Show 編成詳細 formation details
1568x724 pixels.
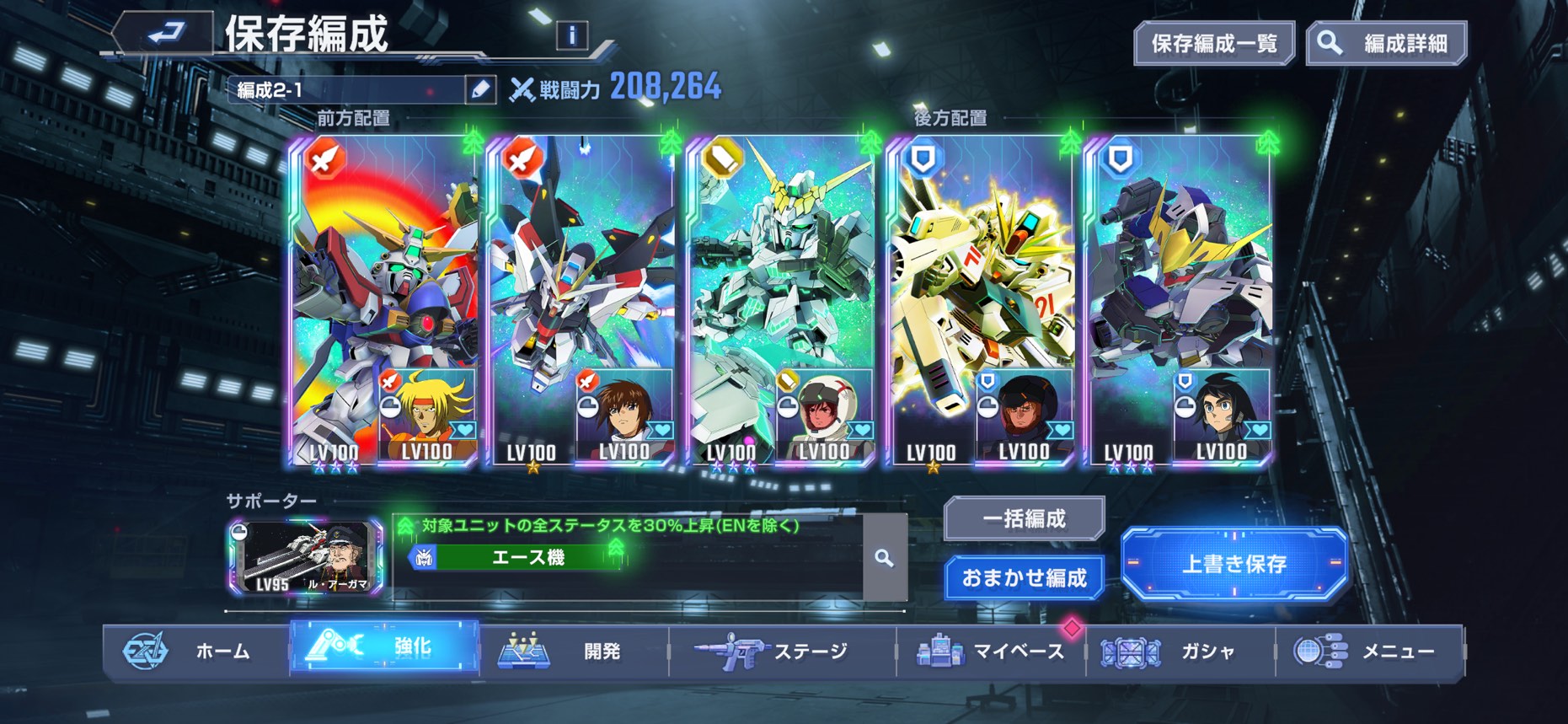(1386, 44)
